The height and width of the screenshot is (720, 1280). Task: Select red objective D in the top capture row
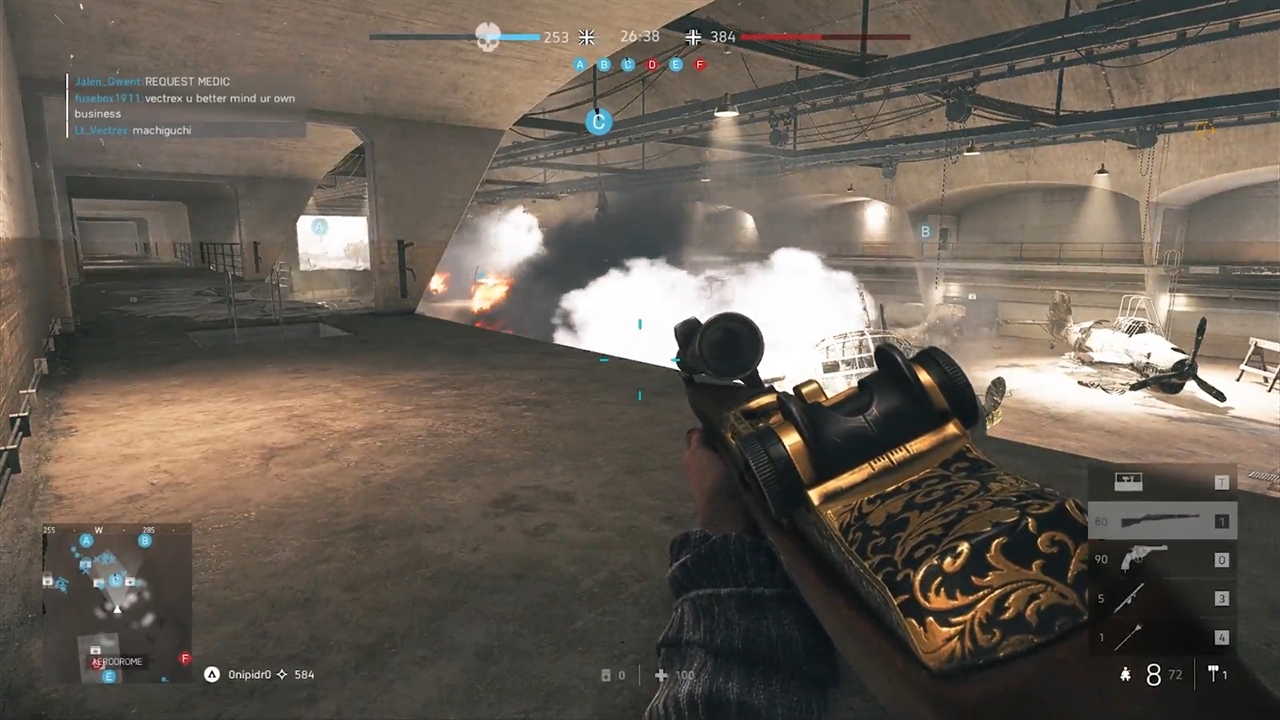652,65
